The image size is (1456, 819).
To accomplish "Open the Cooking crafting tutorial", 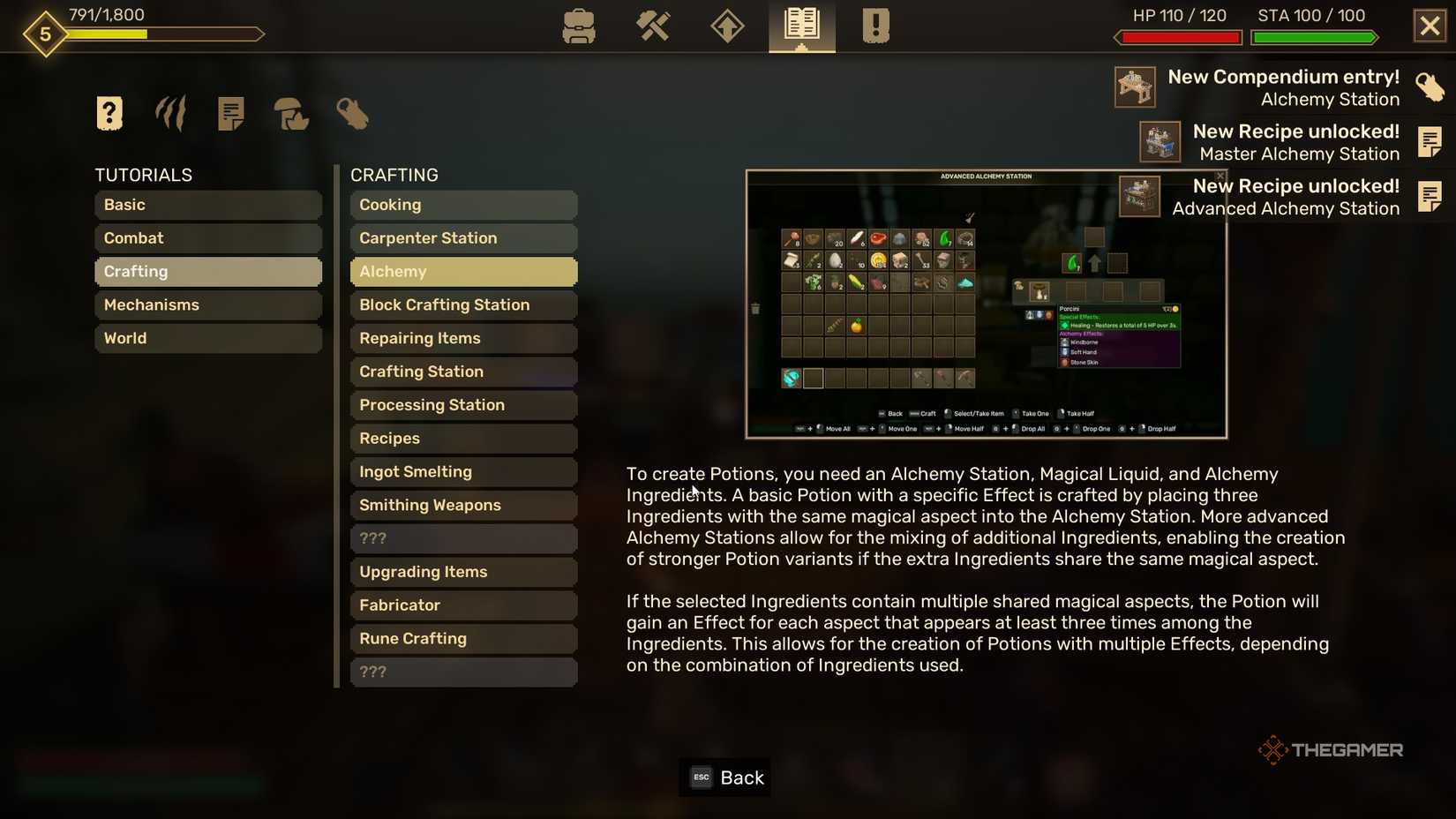I will (x=463, y=205).
